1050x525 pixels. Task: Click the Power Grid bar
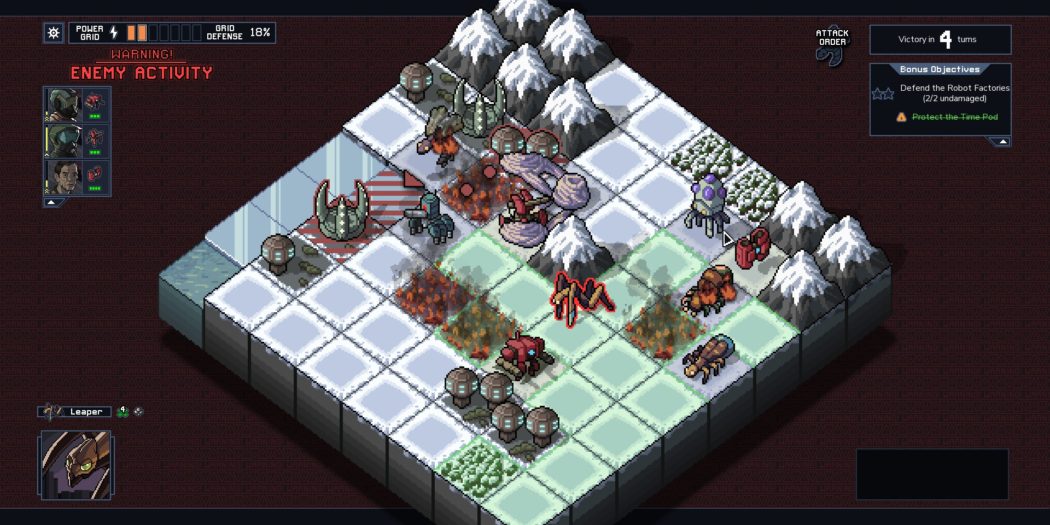[162, 32]
